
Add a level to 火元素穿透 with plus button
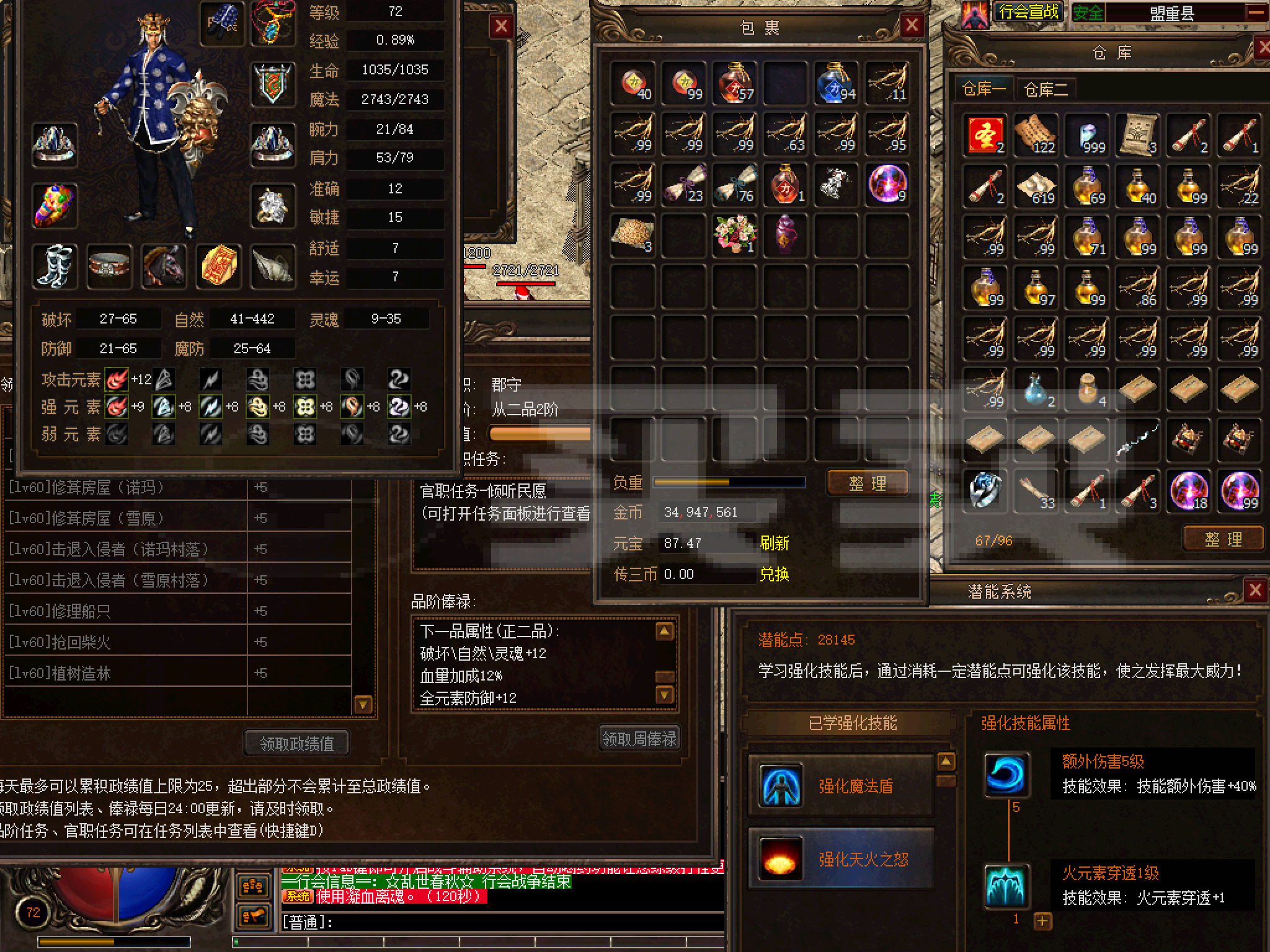1042,921
